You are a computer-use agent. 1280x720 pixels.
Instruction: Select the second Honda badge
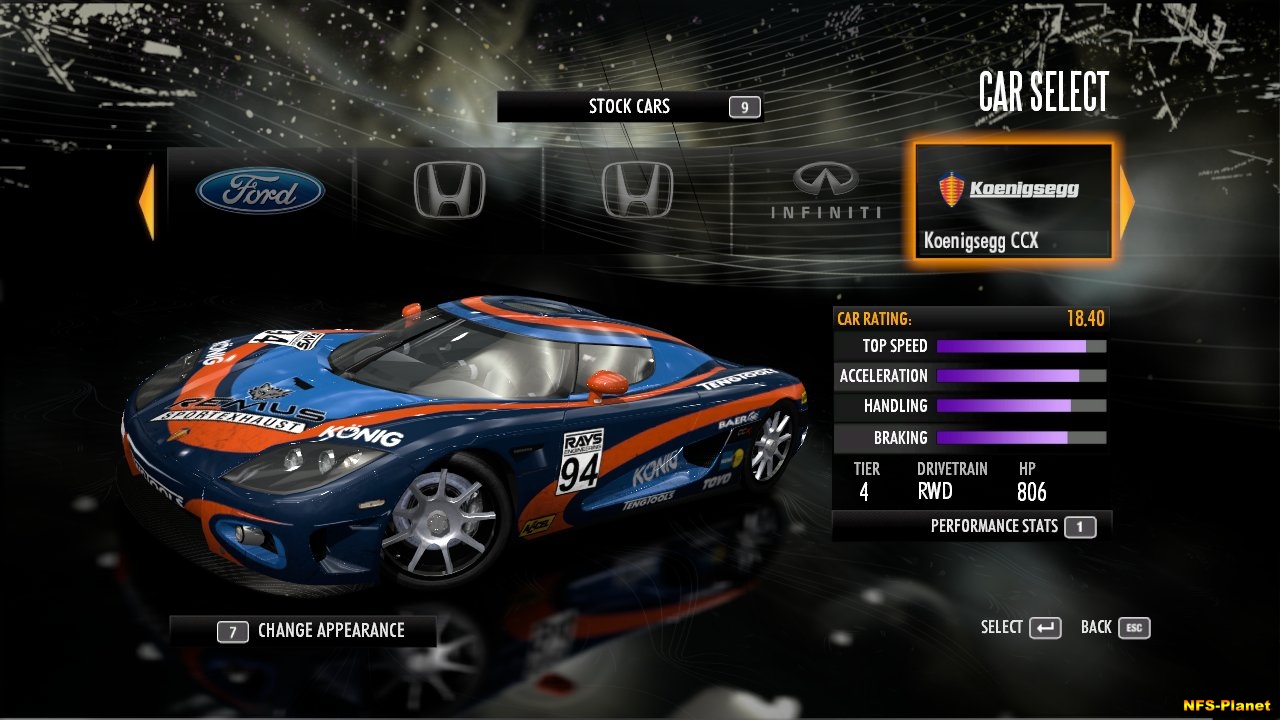pyautogui.click(x=638, y=192)
